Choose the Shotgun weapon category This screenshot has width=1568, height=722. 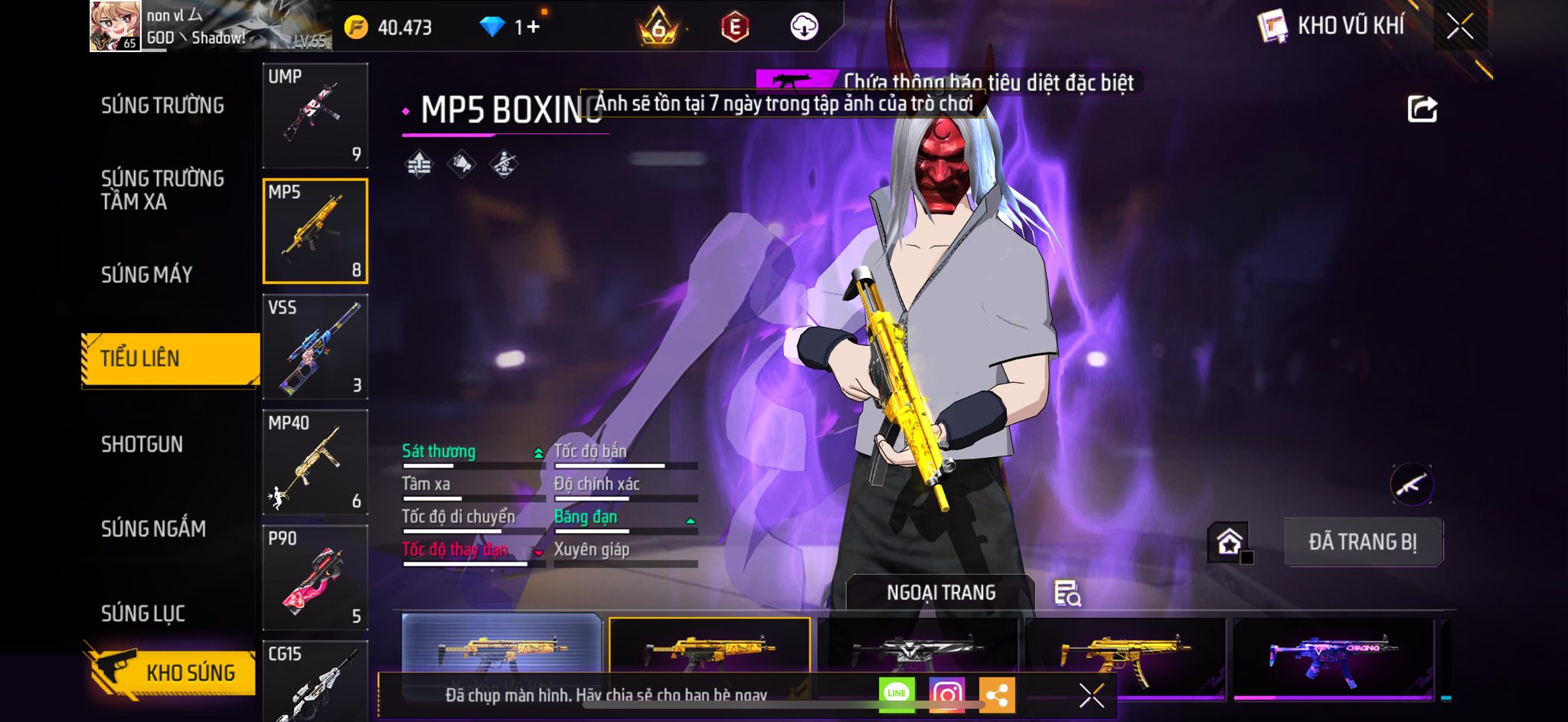[x=142, y=444]
